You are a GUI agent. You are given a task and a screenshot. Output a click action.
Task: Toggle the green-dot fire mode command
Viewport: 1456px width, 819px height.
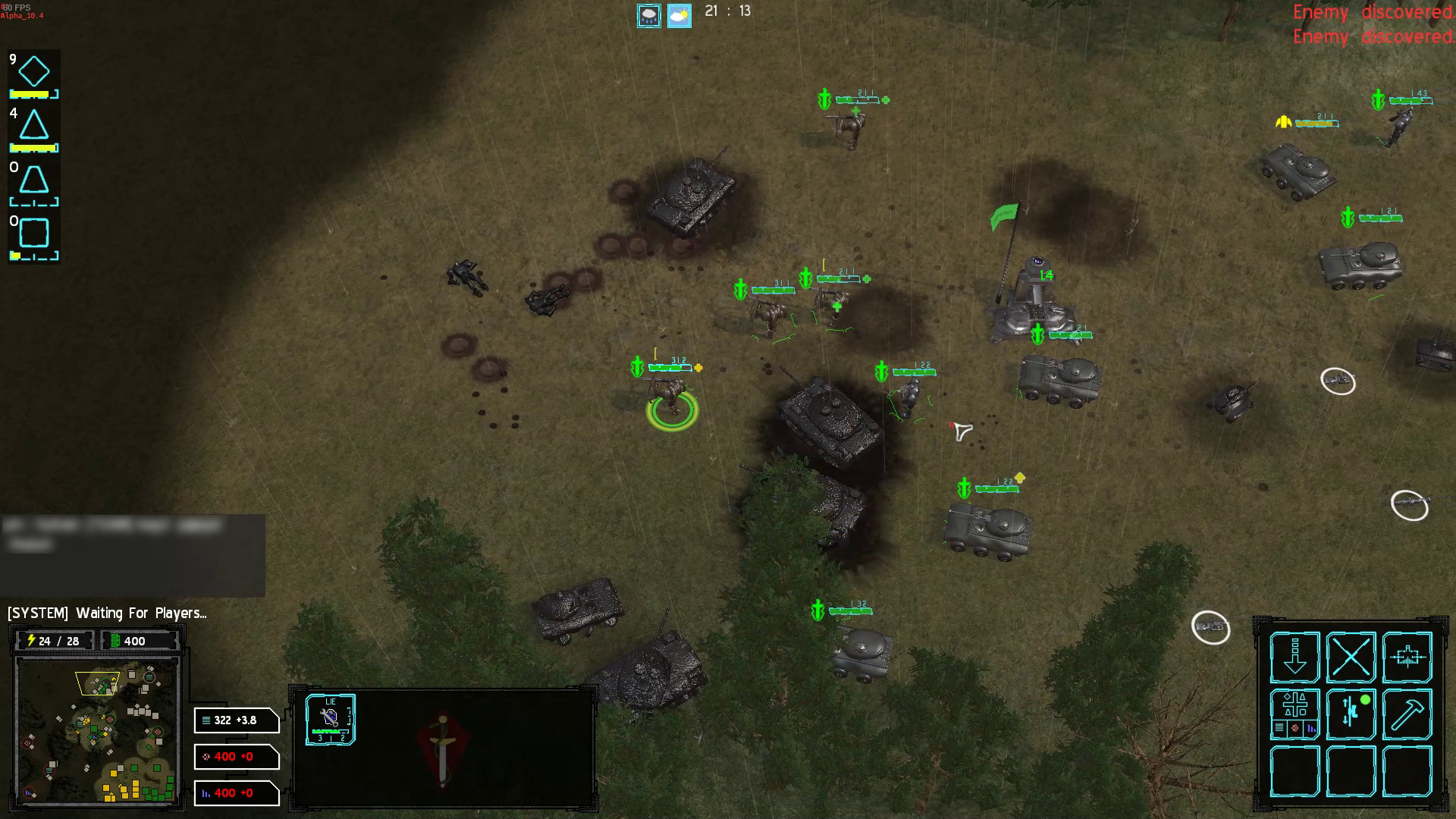[x=1351, y=711]
